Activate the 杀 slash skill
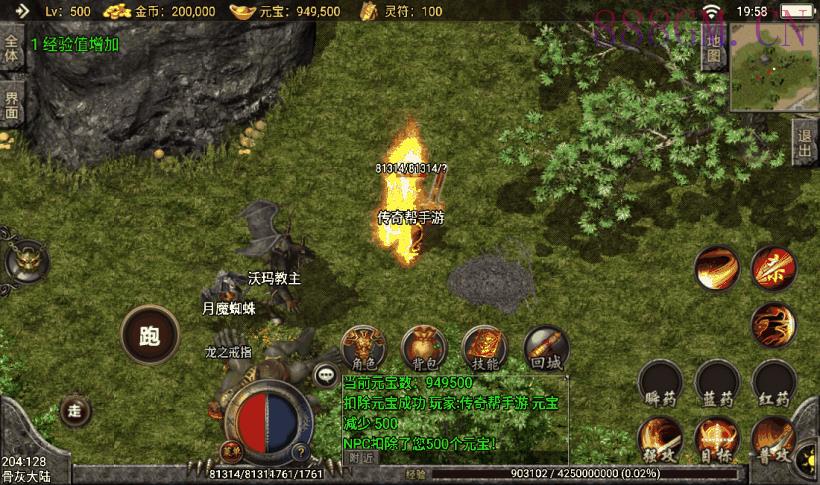The image size is (820, 485). pos(773,267)
